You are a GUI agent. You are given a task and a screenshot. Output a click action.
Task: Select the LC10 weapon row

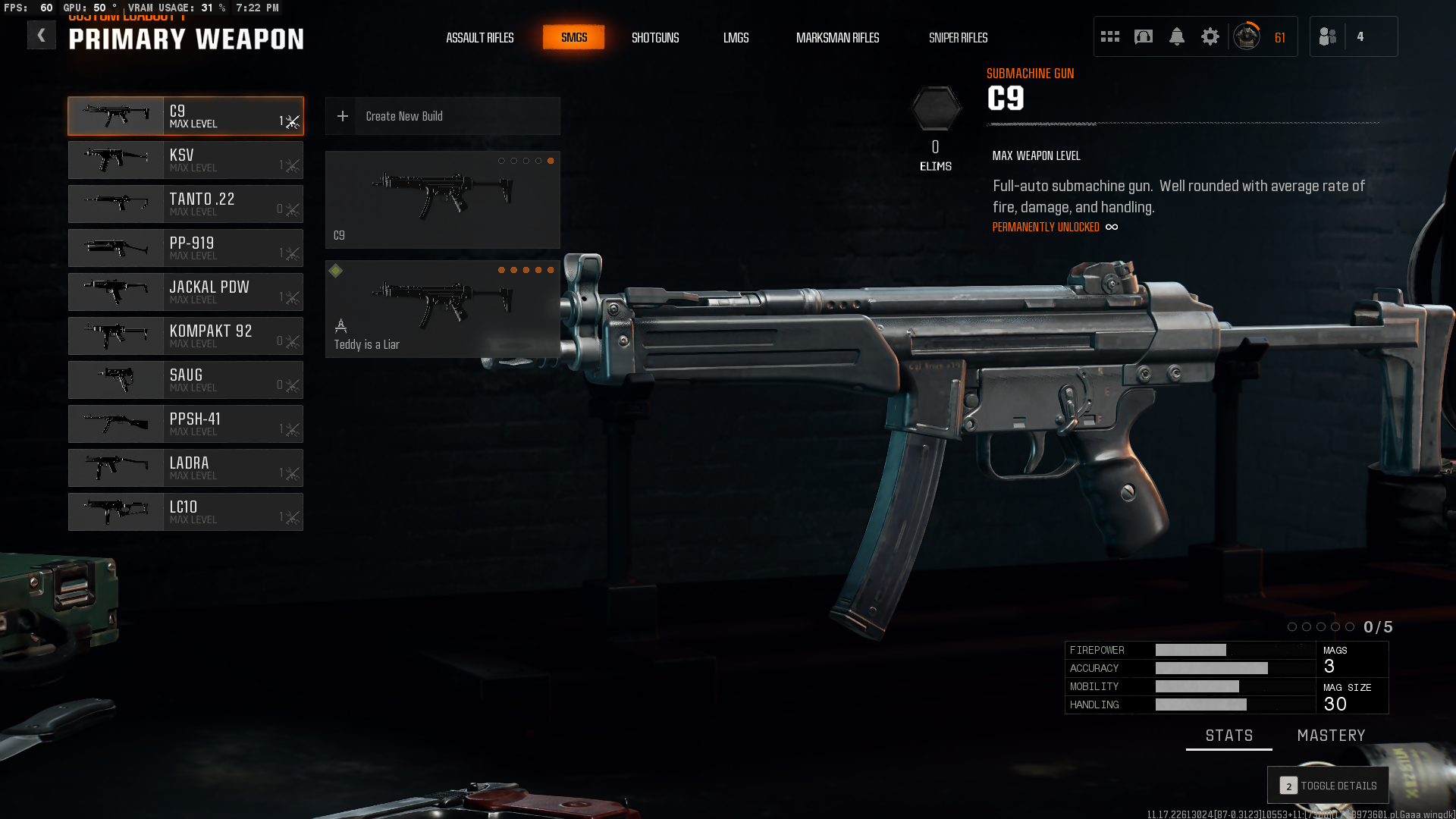pos(186,512)
